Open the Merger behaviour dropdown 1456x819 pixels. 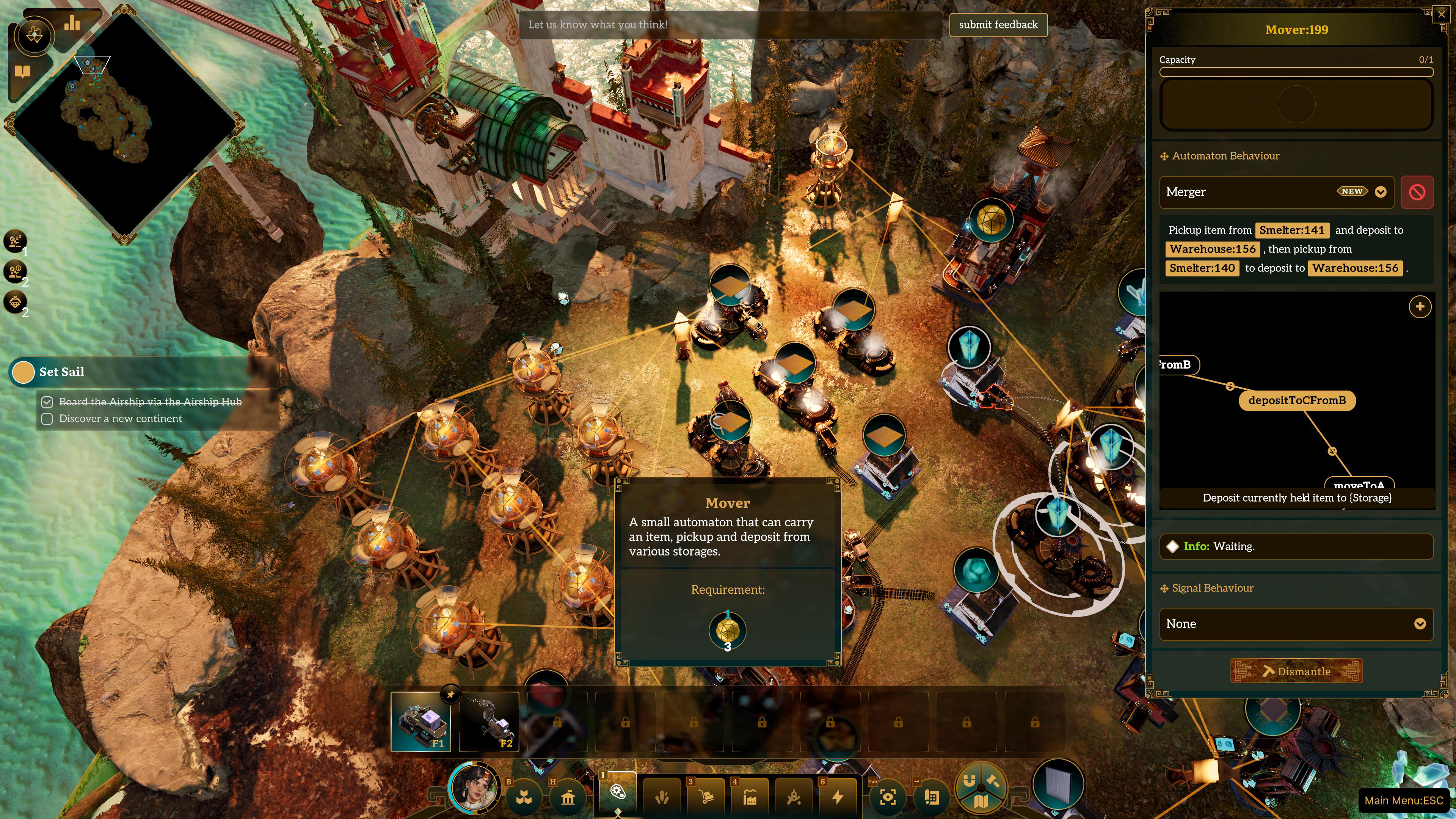tap(1381, 192)
